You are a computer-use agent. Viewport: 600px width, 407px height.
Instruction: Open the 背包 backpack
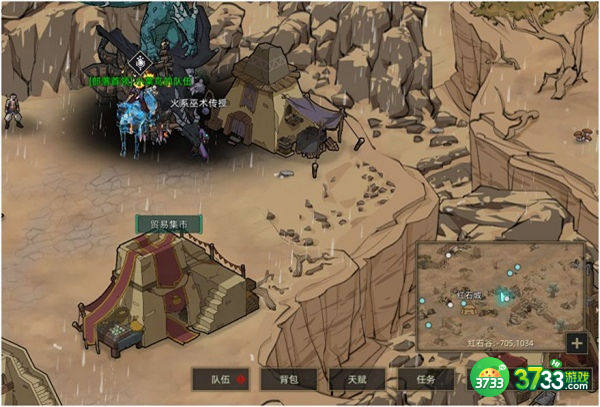pyautogui.click(x=288, y=379)
